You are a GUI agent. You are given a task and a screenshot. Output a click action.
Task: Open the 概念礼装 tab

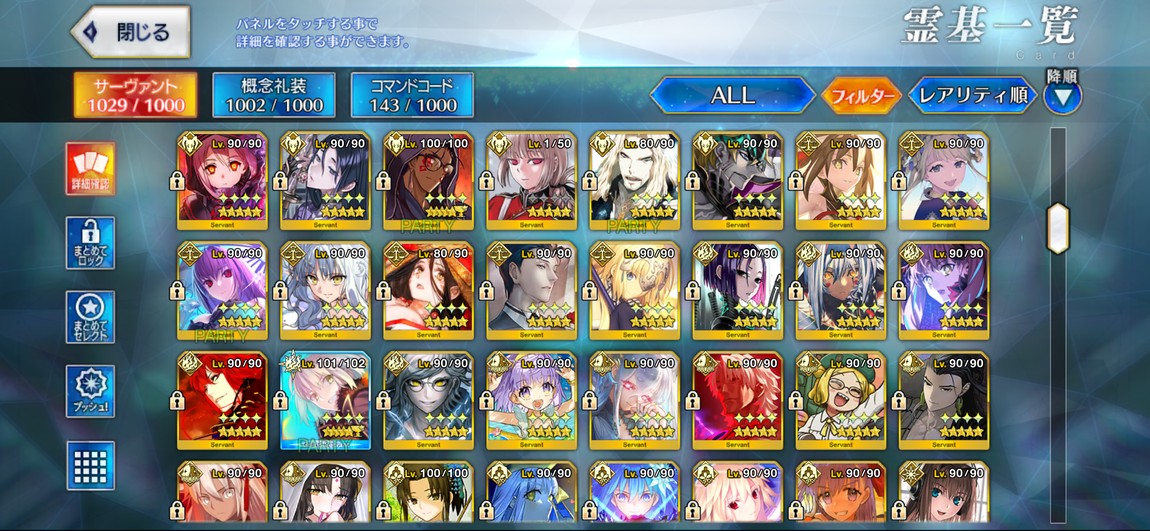pyautogui.click(x=273, y=95)
